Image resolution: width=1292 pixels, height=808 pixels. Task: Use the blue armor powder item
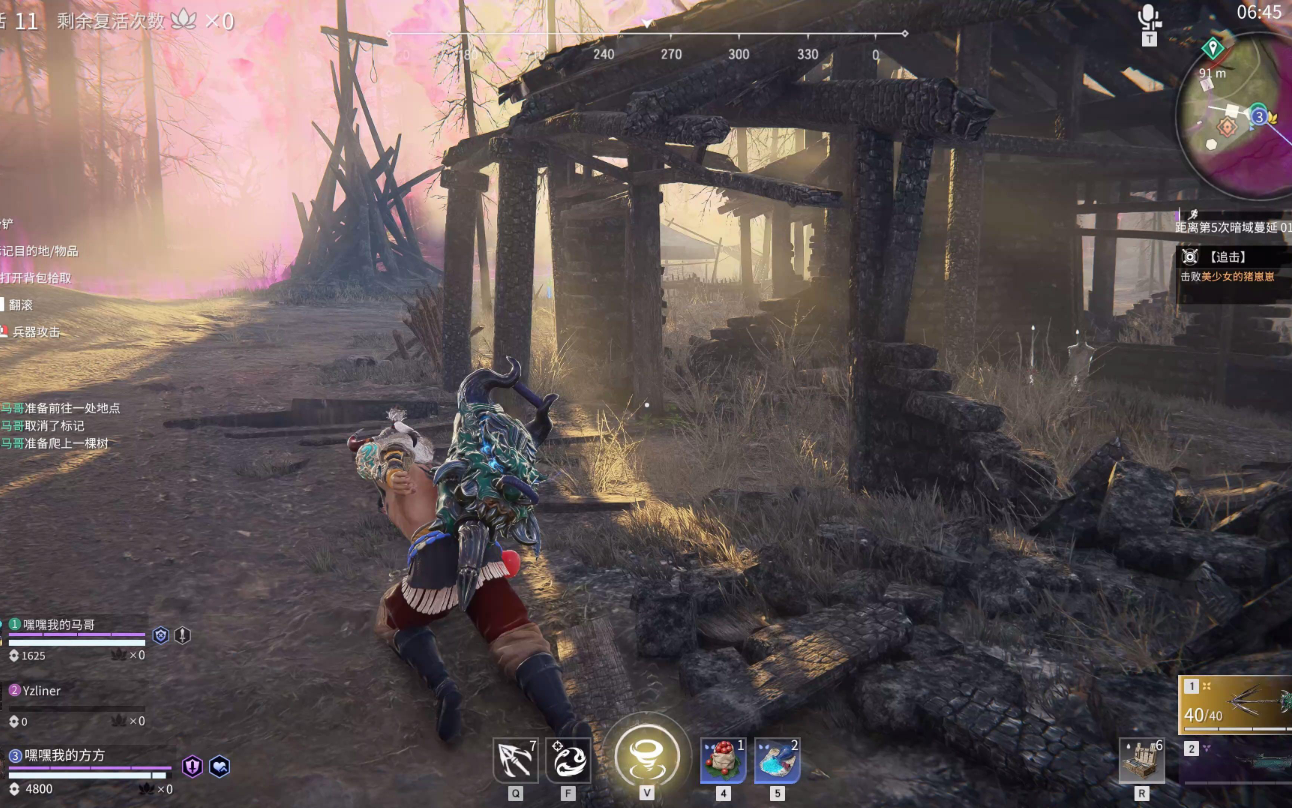(777, 761)
